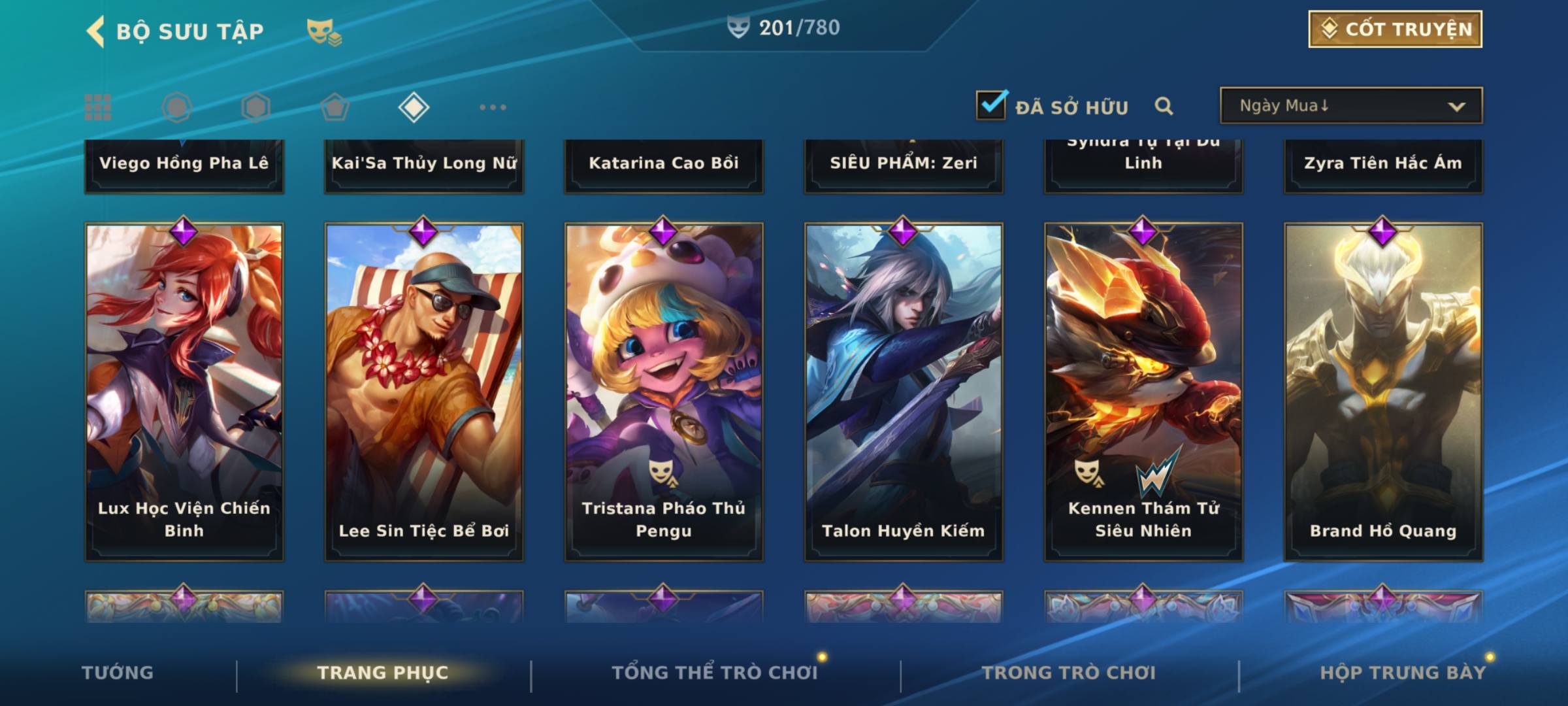Select the Trang Phục tab
This screenshot has width=1568, height=706.
(383, 673)
